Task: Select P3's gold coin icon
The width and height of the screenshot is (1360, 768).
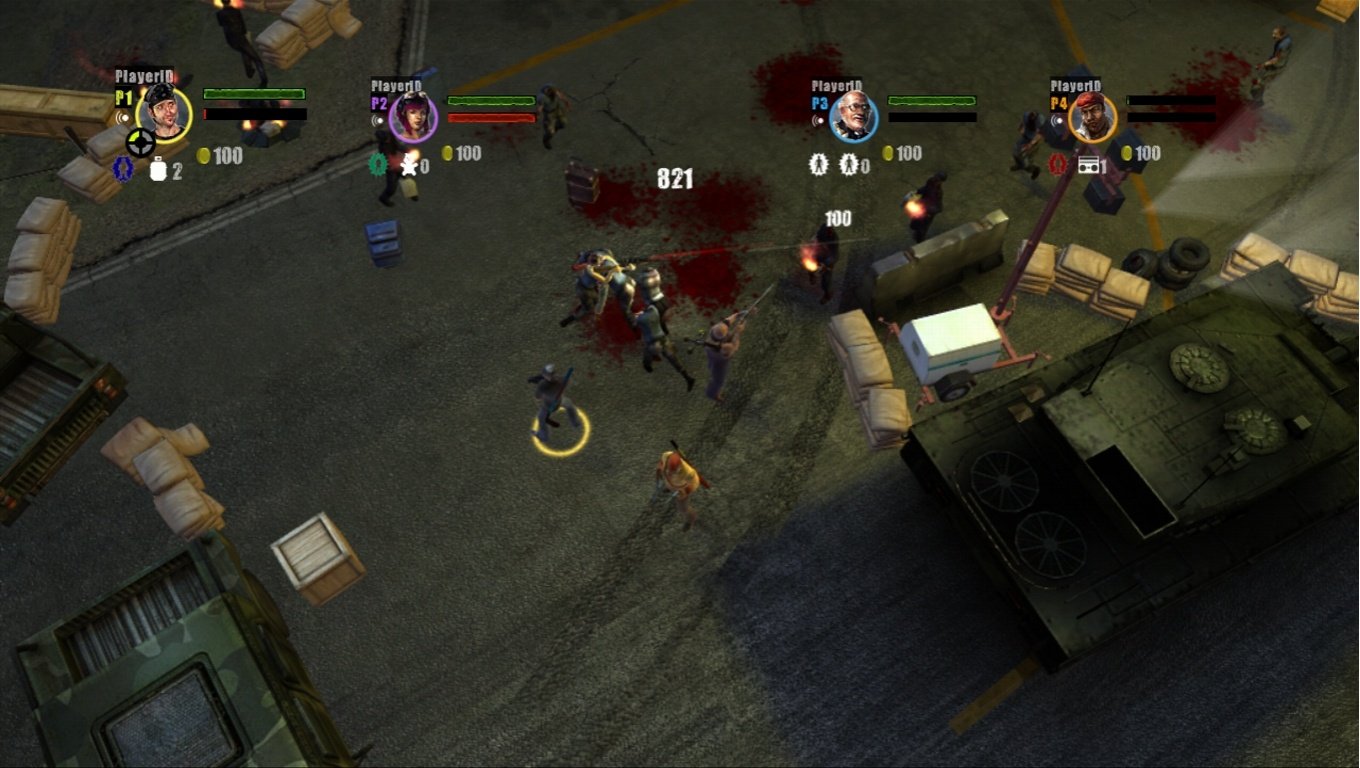Action: 887,152
